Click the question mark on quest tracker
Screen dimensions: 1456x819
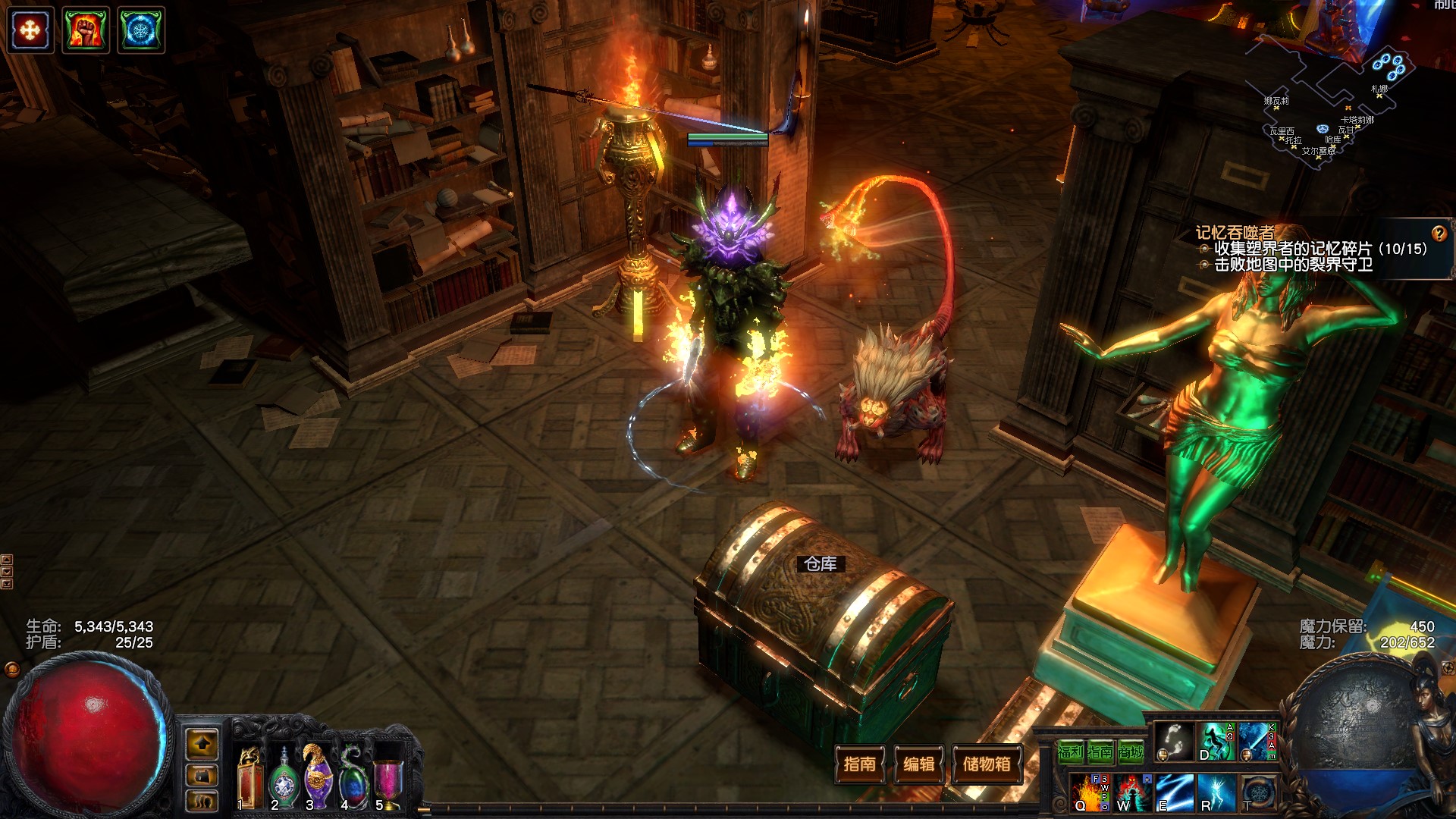1439,234
